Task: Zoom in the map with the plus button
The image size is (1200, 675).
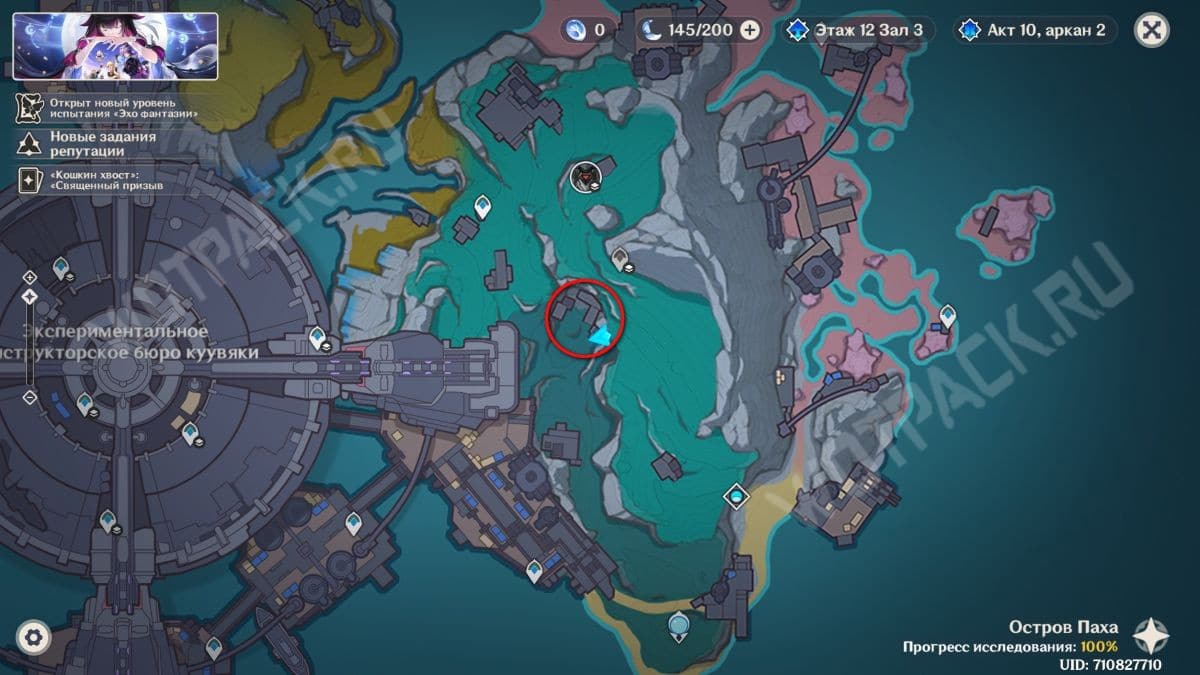Action: pos(30,277)
